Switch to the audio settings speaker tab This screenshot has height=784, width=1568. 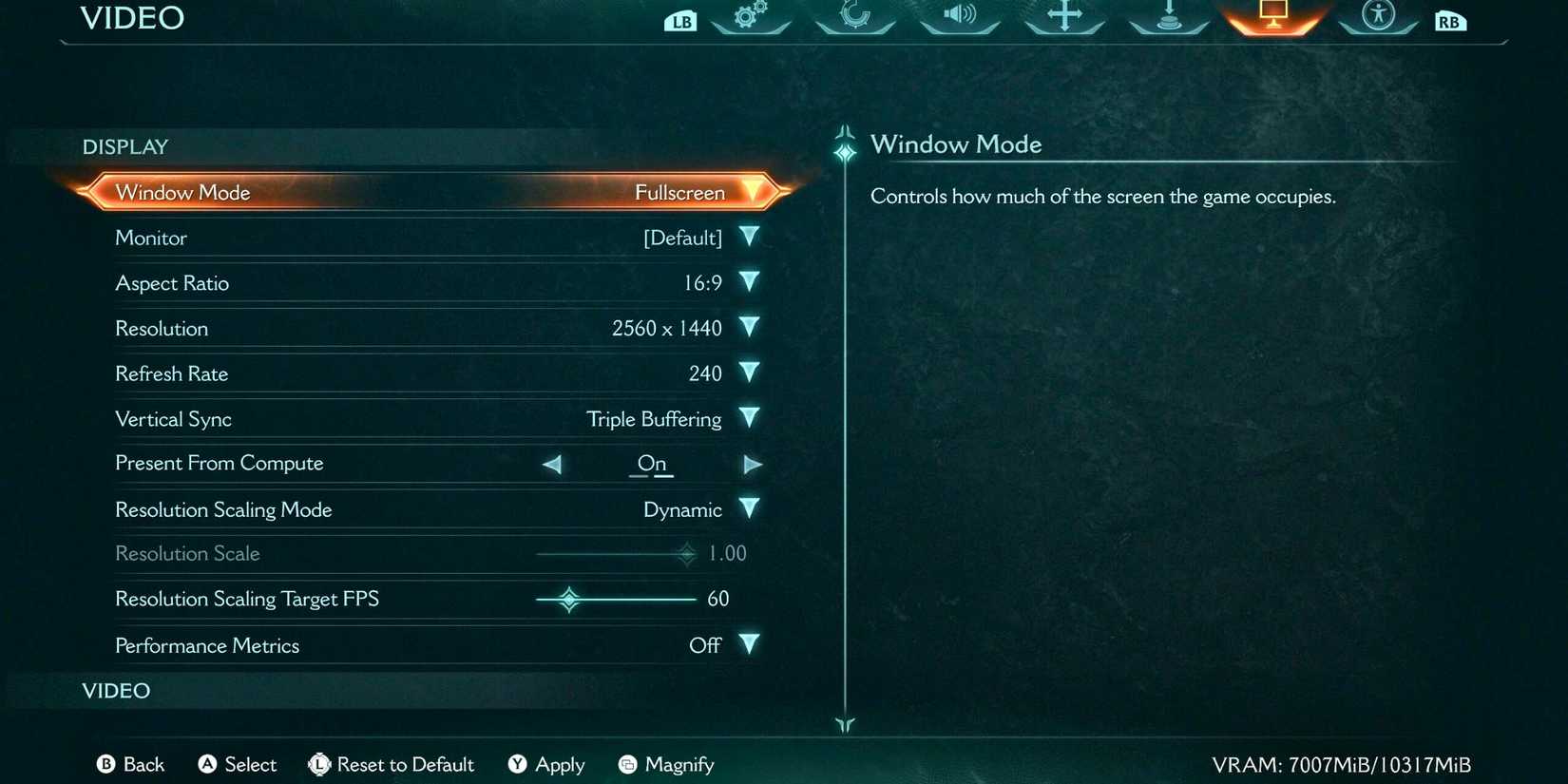(x=958, y=17)
